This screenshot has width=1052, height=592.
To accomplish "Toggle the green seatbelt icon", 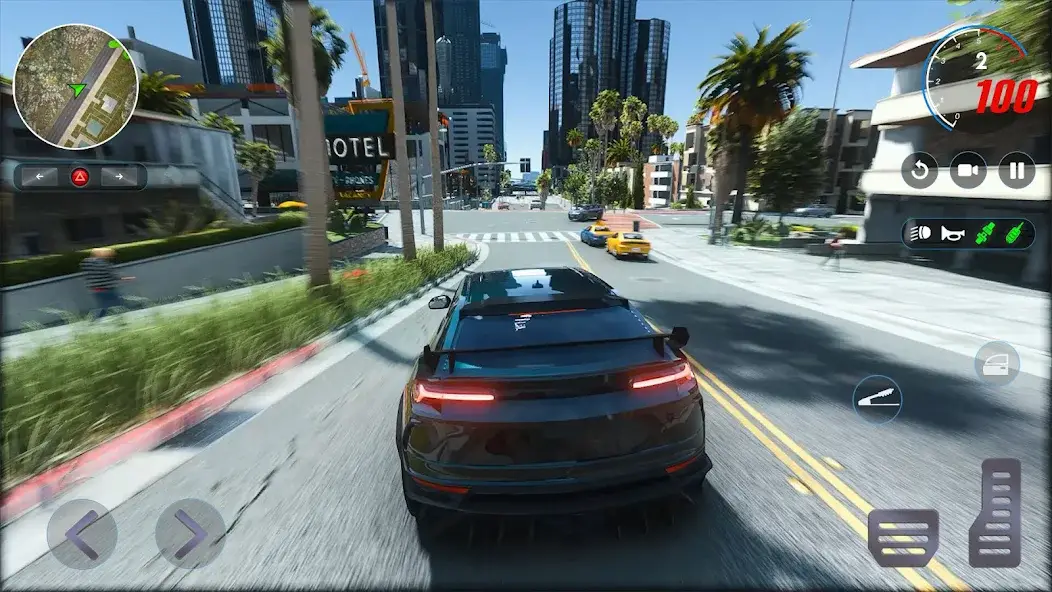I will (x=984, y=234).
